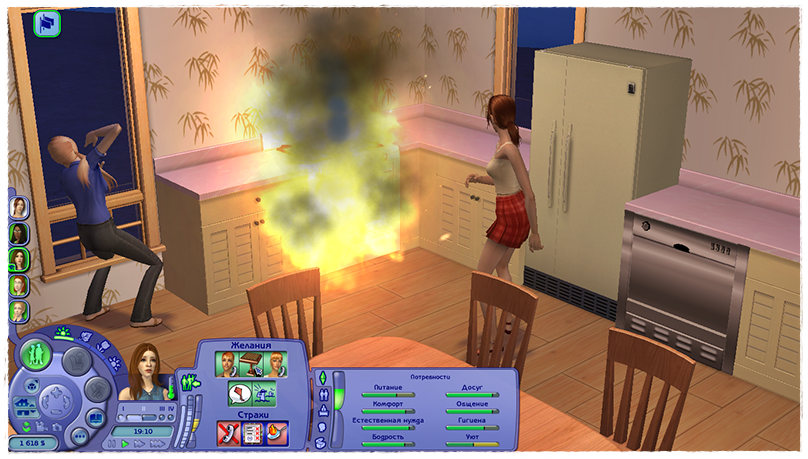The width and height of the screenshot is (808, 459).
Task: Select the kite speech bubble want icon
Action: [x=241, y=393]
